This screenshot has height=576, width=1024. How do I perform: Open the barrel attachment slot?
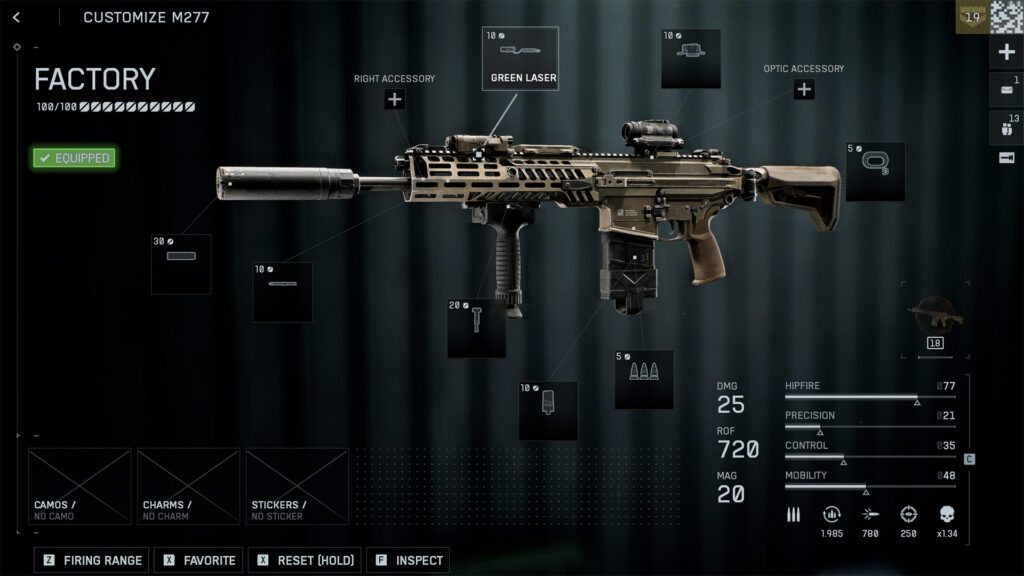[282, 292]
